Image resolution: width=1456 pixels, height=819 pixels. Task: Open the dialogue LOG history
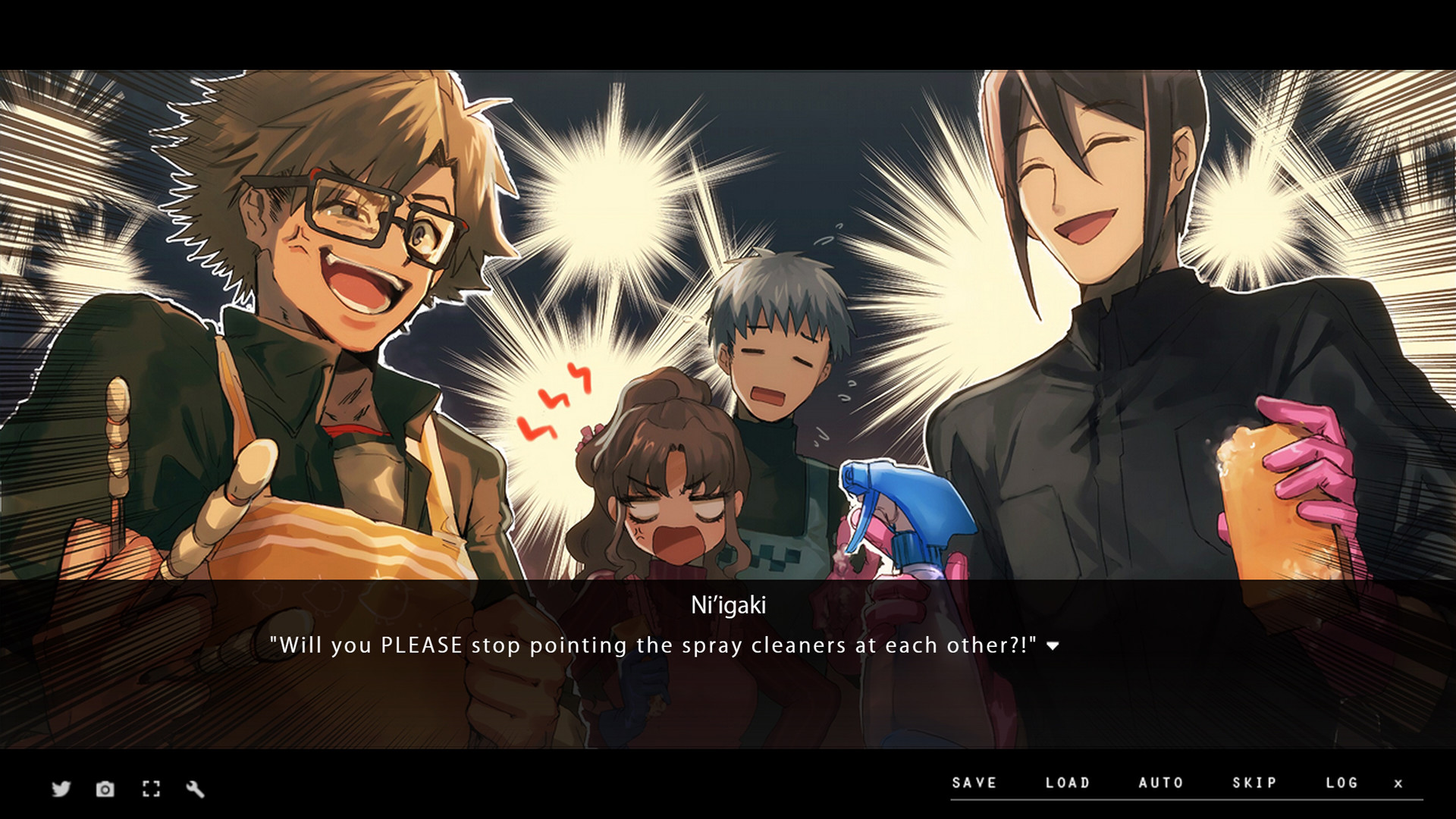[1343, 783]
